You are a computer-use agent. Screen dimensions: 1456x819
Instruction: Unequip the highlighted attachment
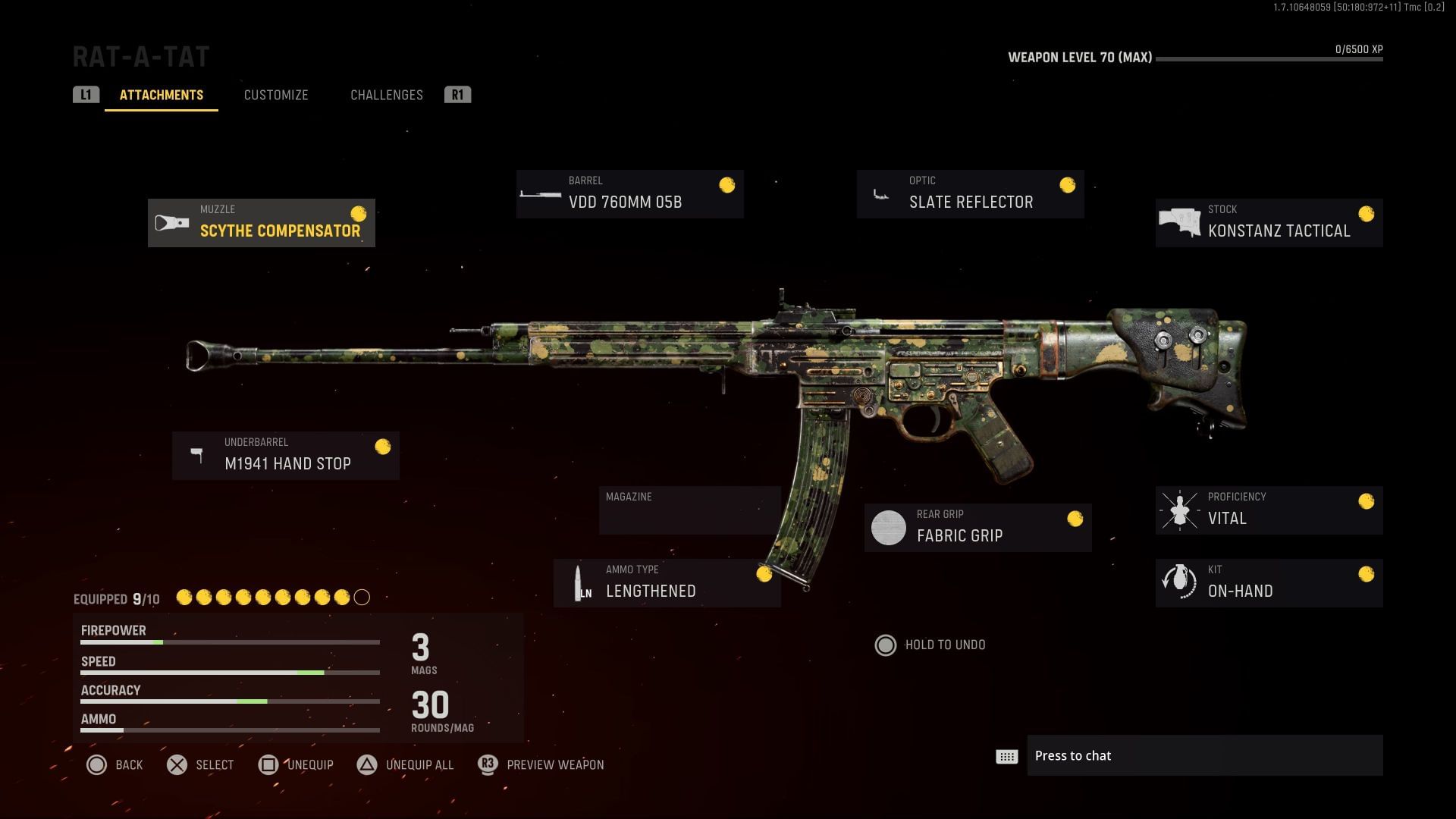click(296, 764)
